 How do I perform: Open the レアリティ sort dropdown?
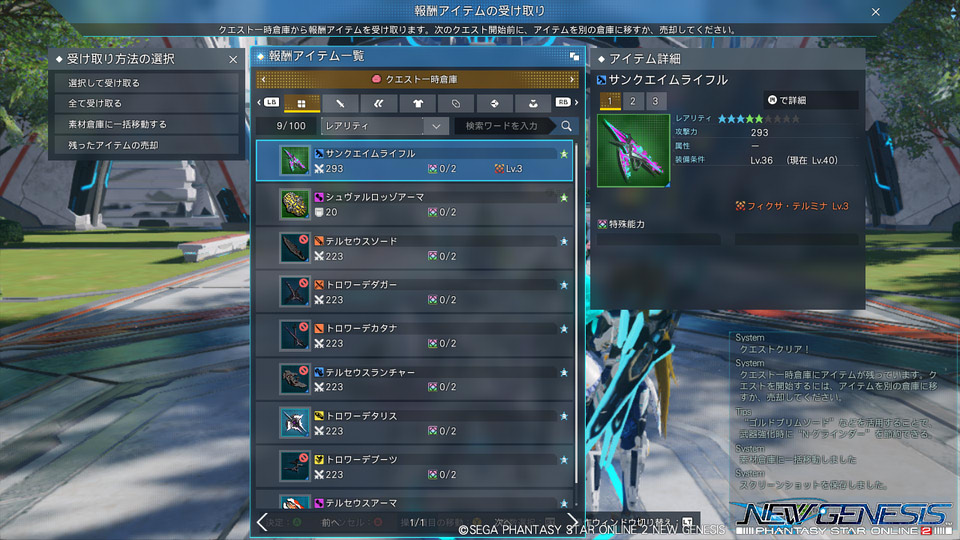[x=383, y=126]
